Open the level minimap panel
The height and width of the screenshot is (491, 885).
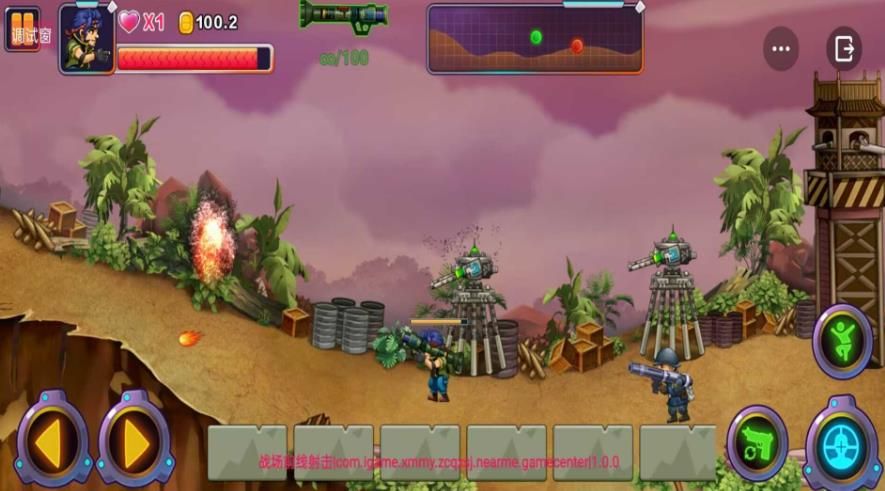coord(534,40)
